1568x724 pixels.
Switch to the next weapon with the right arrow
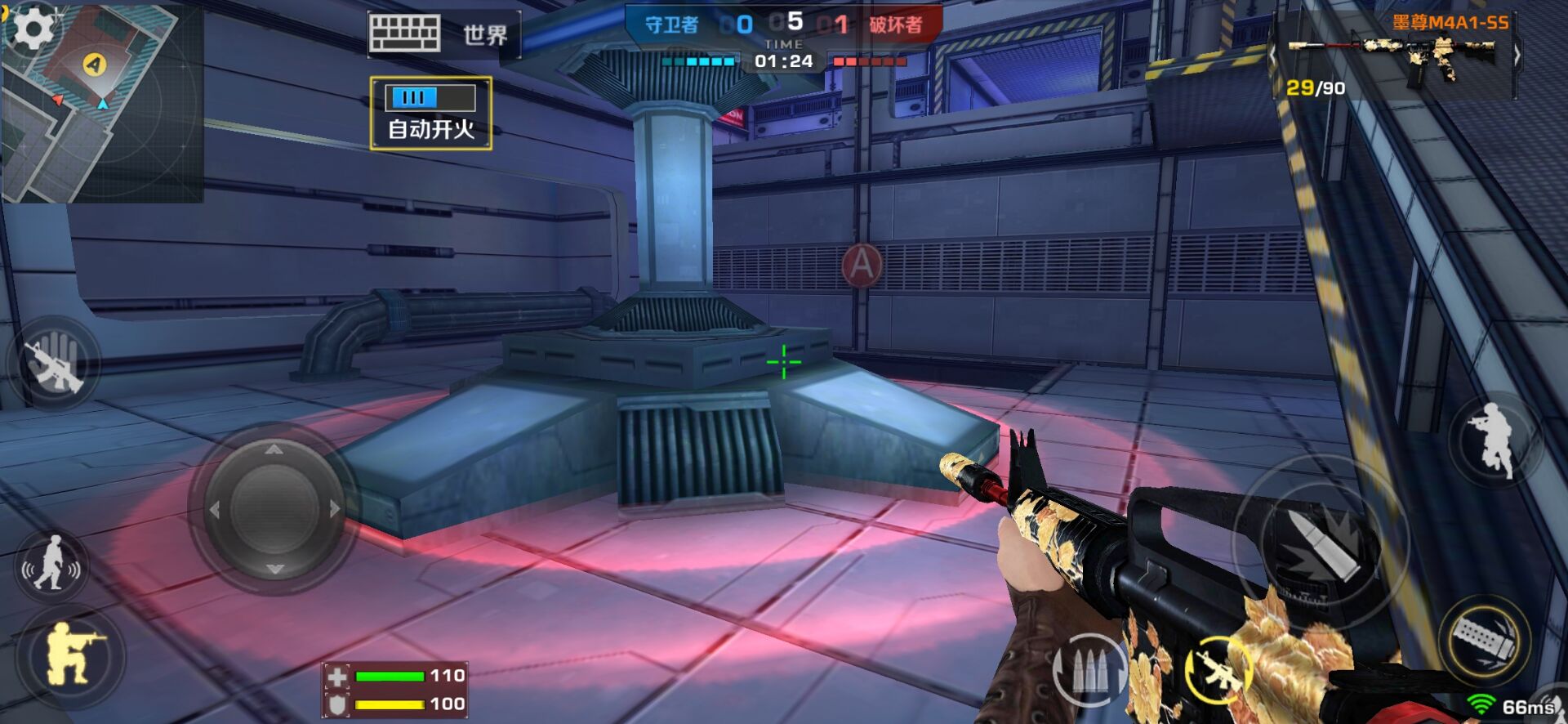point(1517,56)
